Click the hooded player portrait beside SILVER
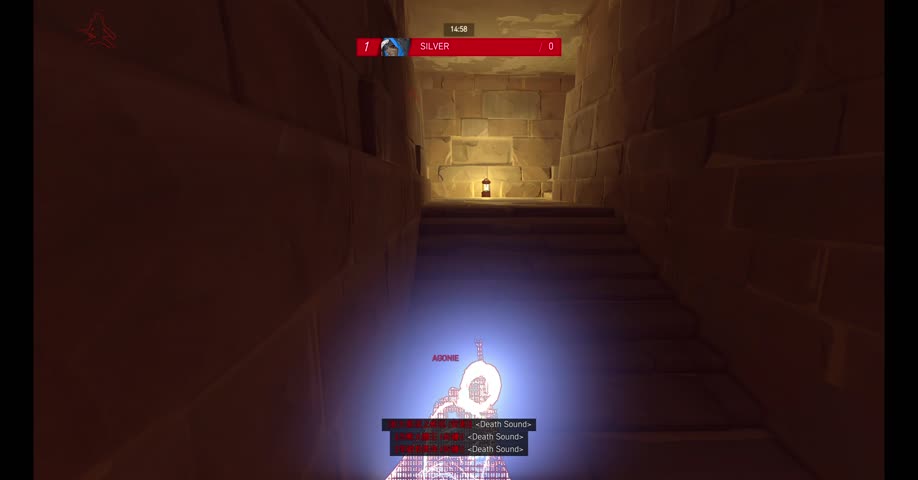Viewport: 918px width, 480px height. (x=393, y=47)
